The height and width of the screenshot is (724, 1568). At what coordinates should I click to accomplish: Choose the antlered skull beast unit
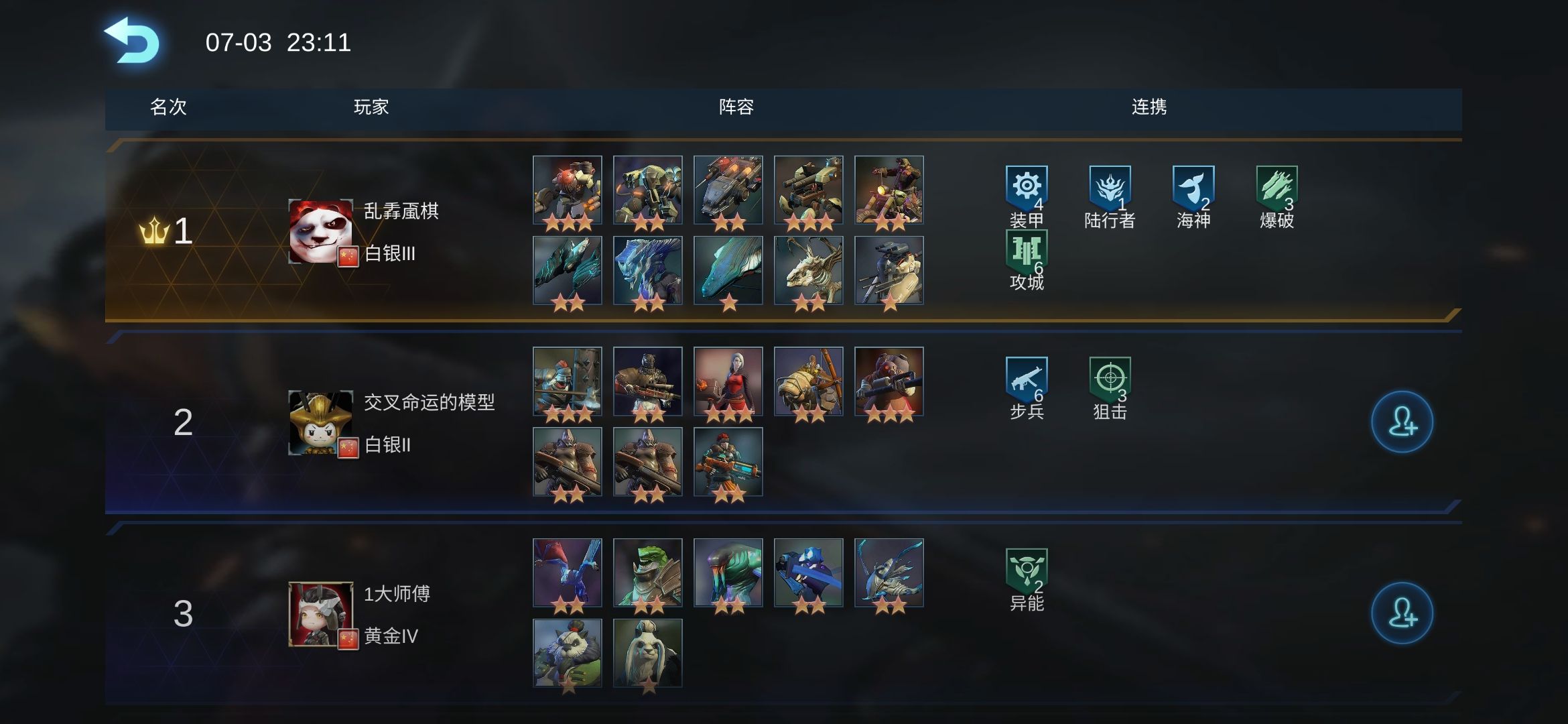[x=808, y=270]
